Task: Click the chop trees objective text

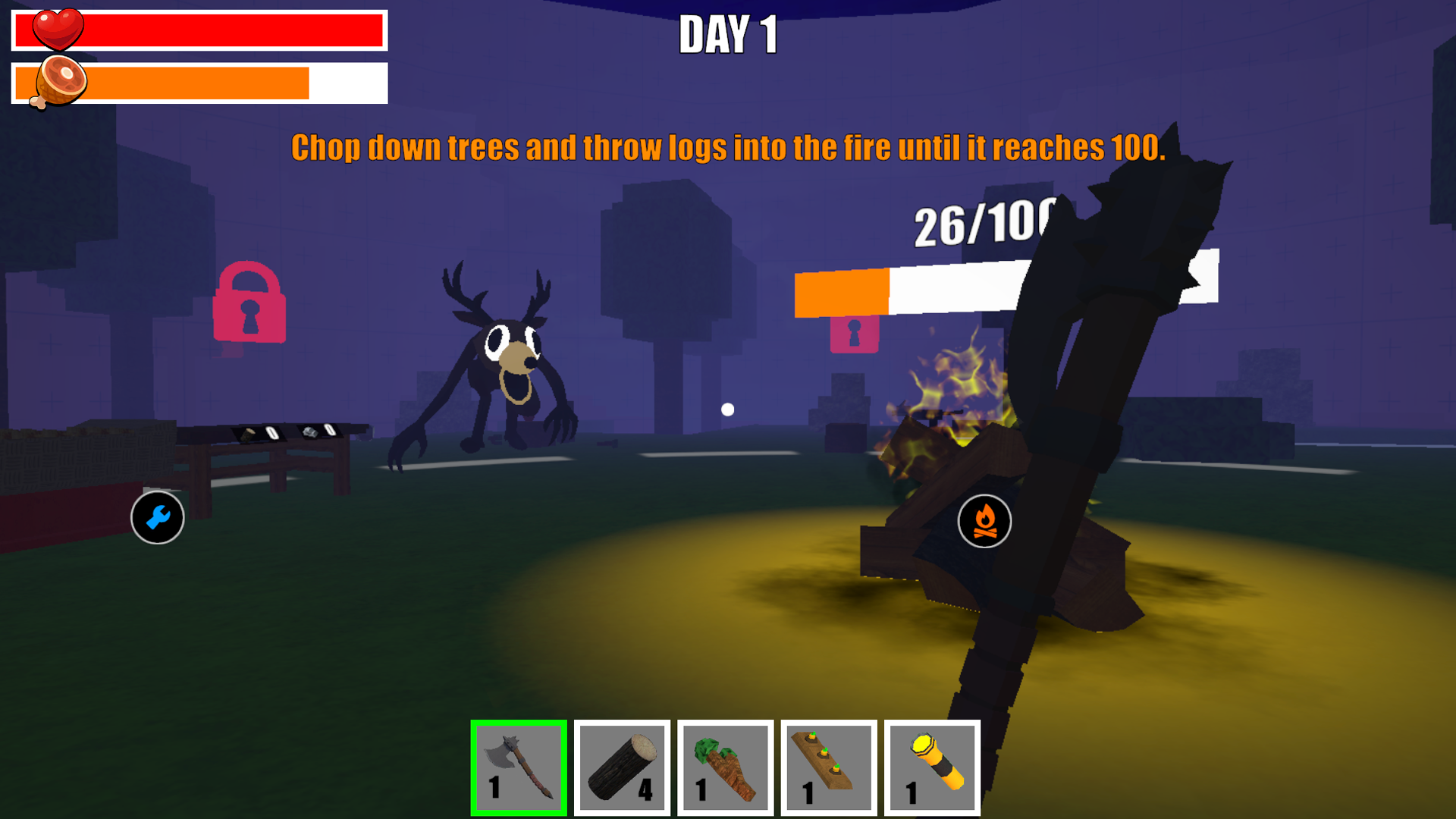Action: [x=728, y=148]
